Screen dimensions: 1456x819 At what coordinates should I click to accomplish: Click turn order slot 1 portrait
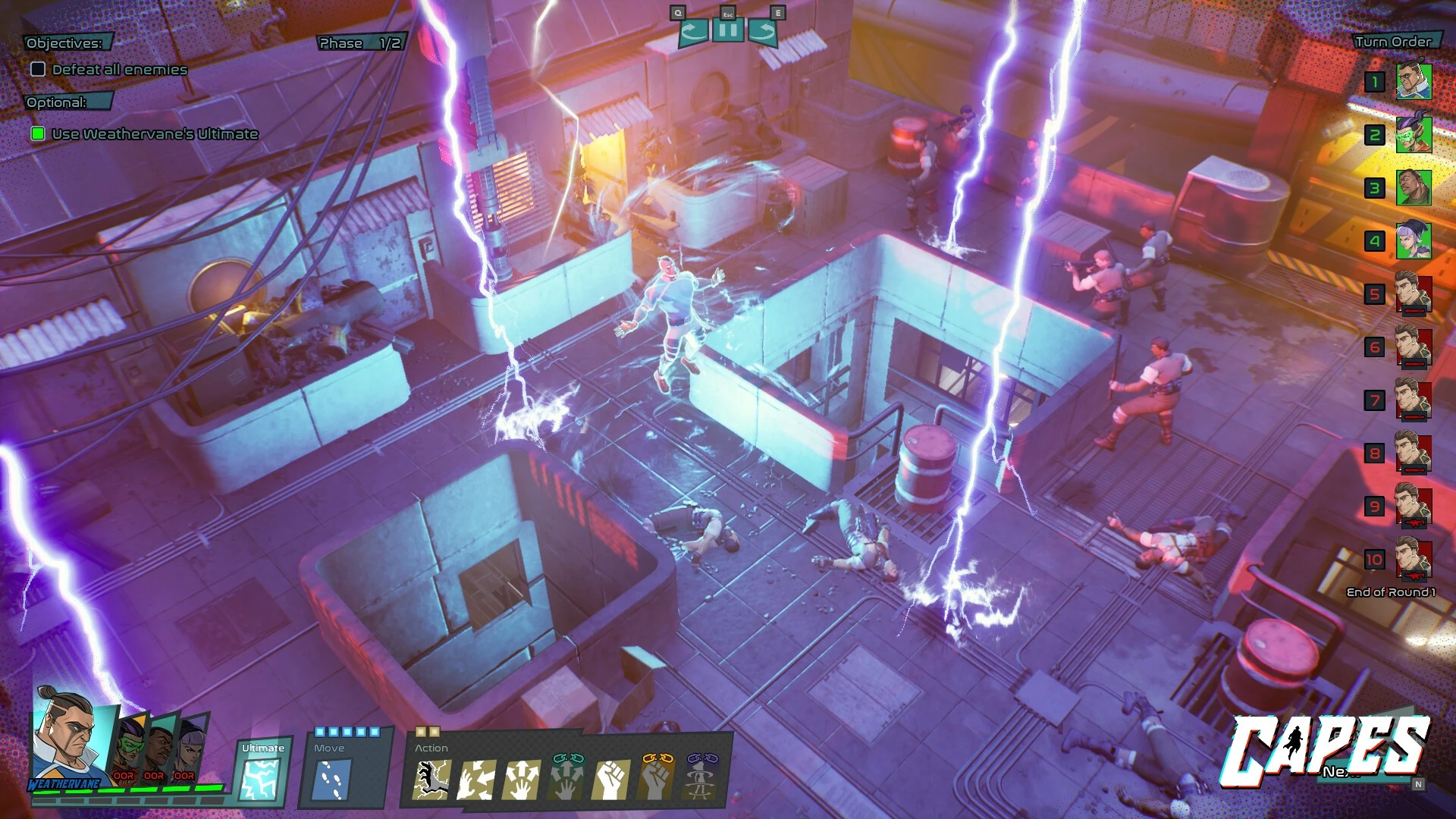tap(1414, 82)
